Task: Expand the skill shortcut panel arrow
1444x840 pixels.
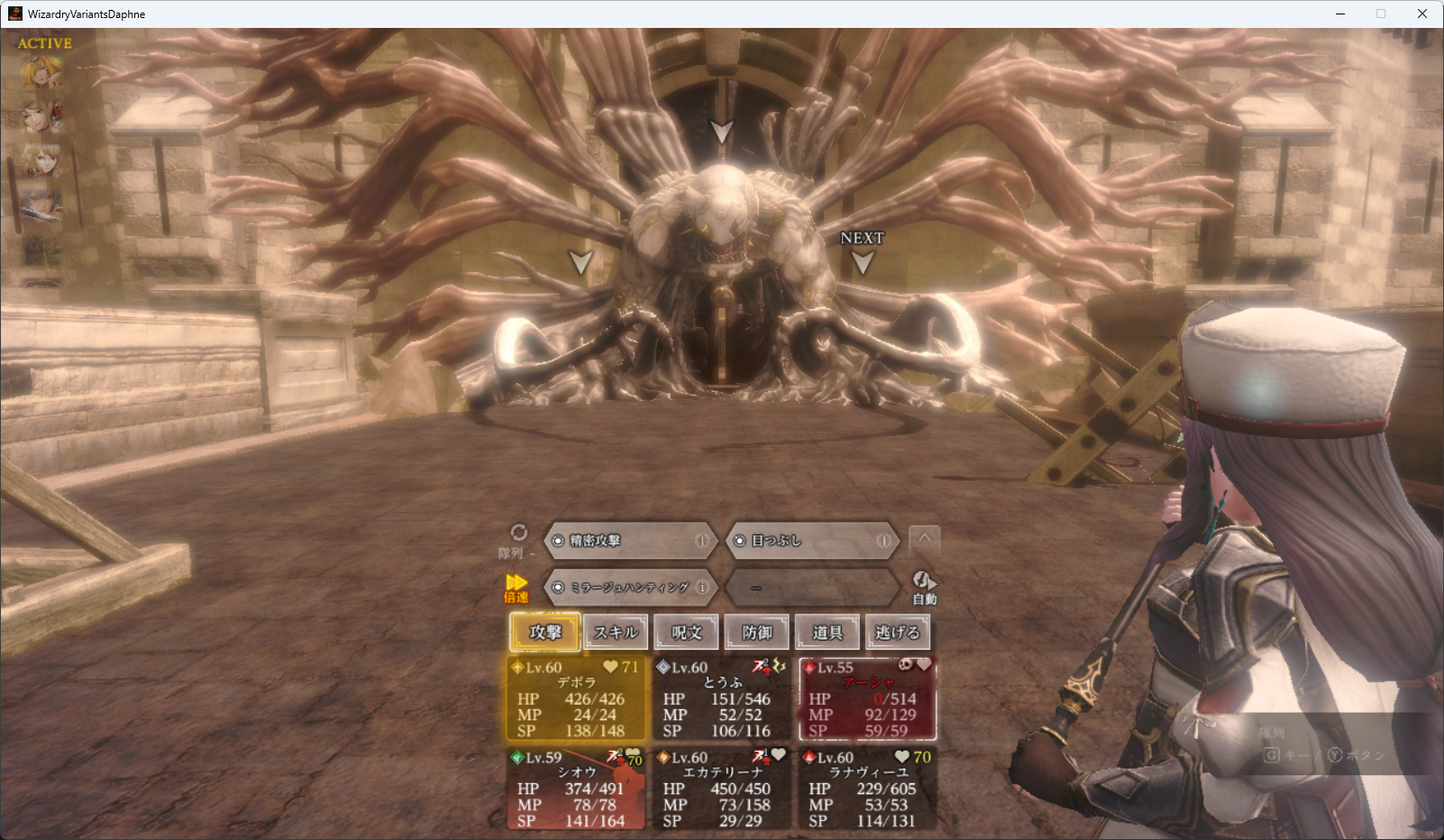Action: (x=924, y=540)
